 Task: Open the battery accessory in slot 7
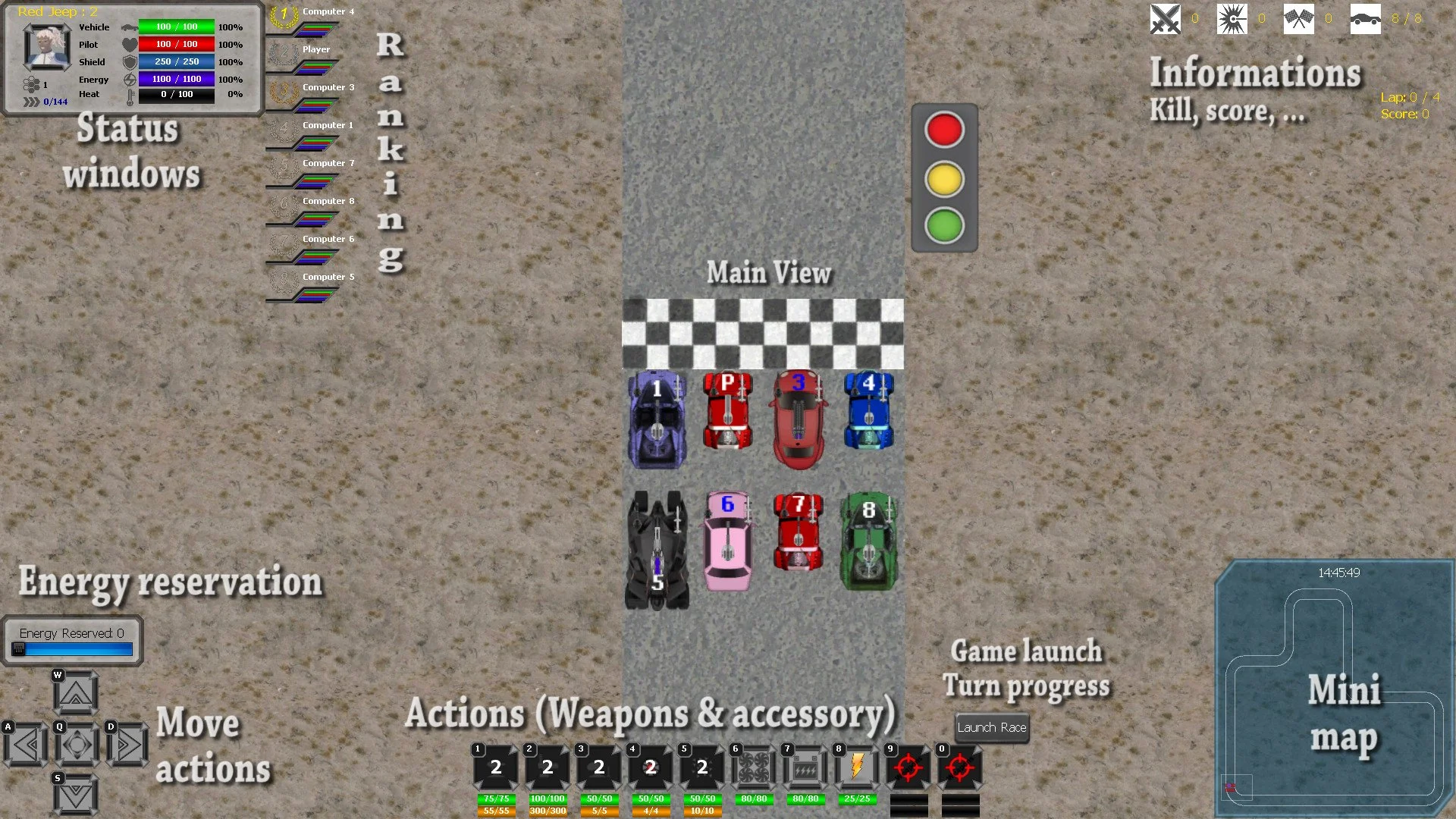[805, 768]
